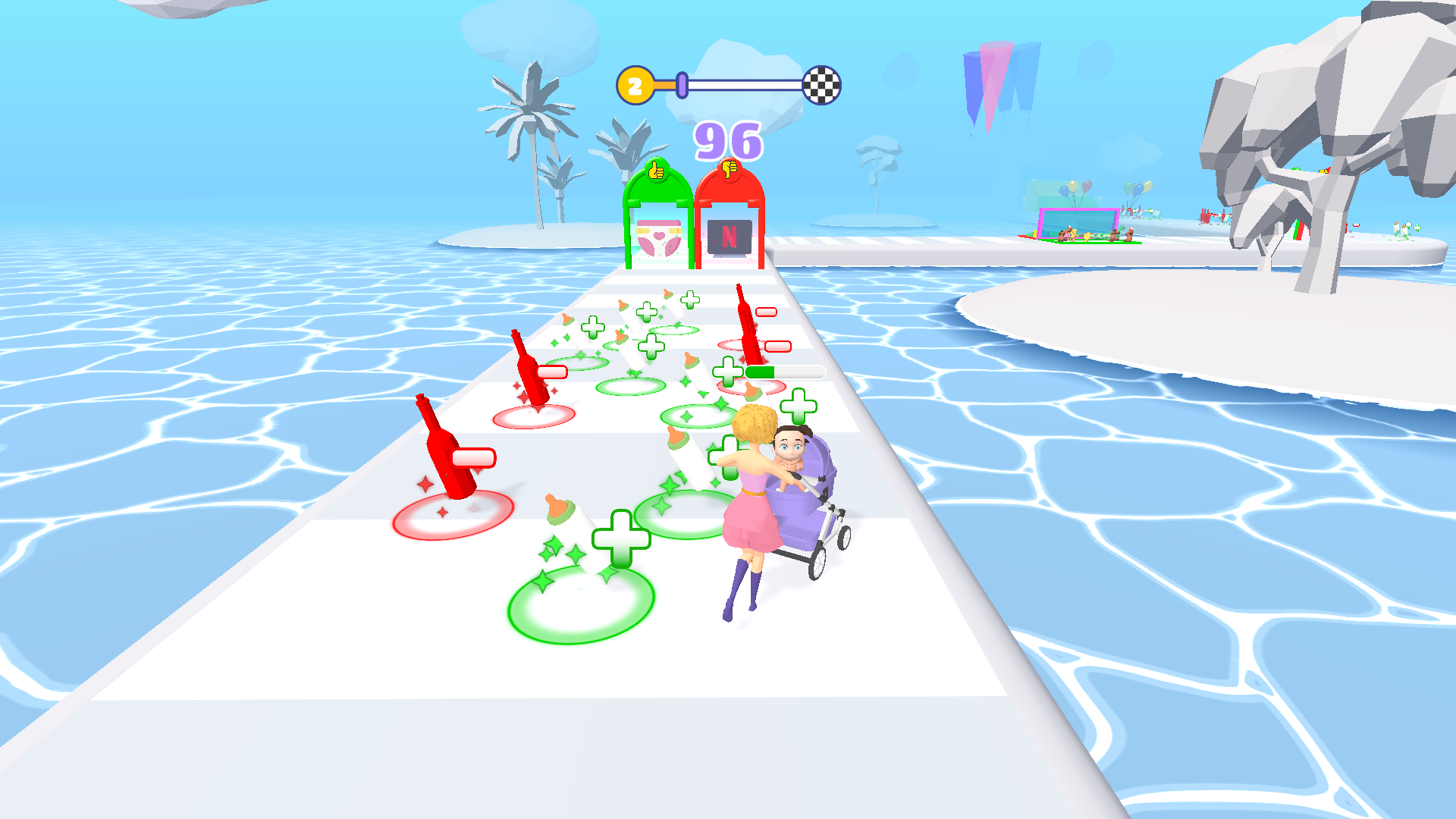Tap the level 2 badge on the progress bar
Image resolution: width=1456 pixels, height=819 pixels.
point(634,86)
